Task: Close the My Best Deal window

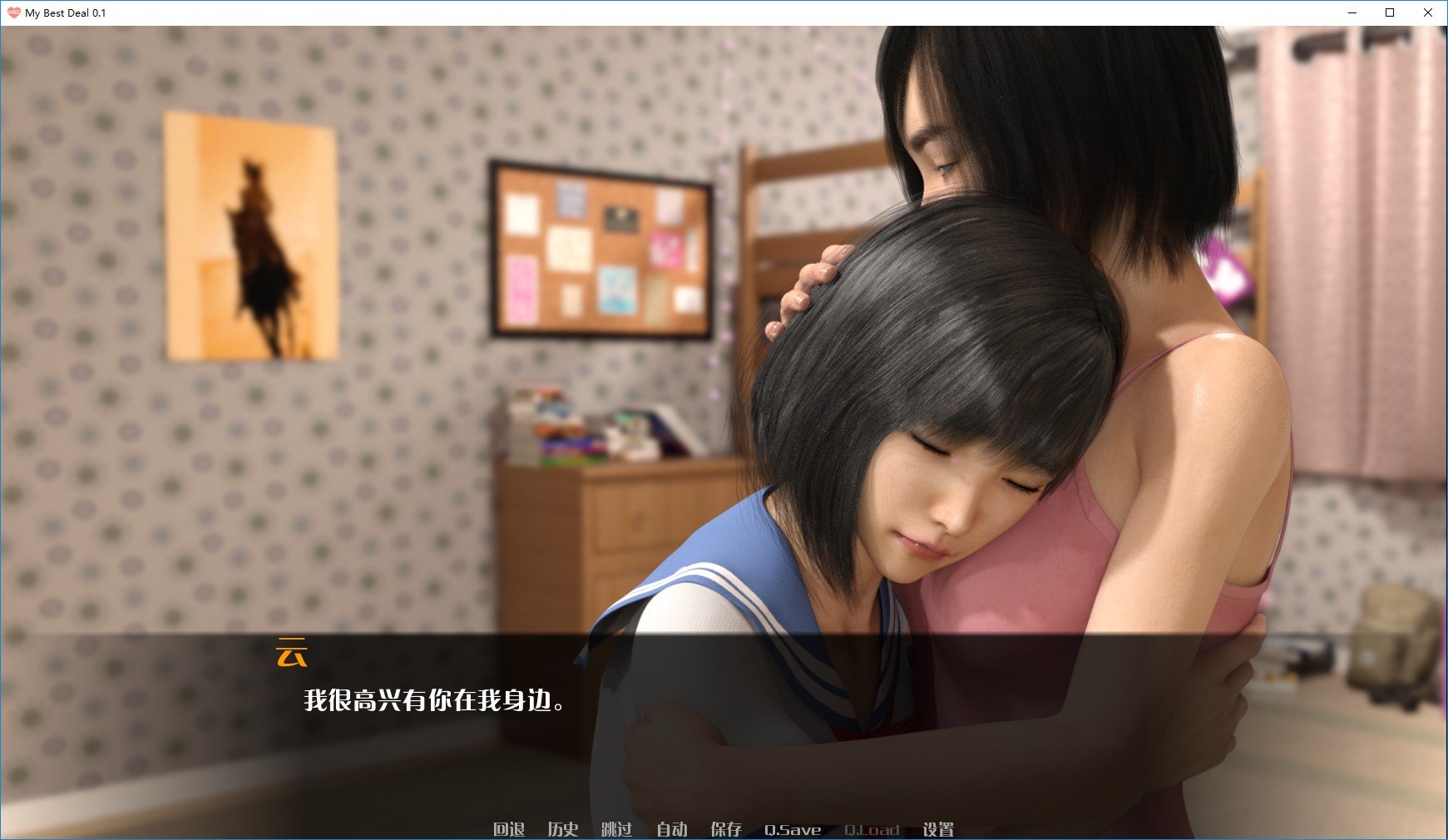Action: (x=1428, y=12)
